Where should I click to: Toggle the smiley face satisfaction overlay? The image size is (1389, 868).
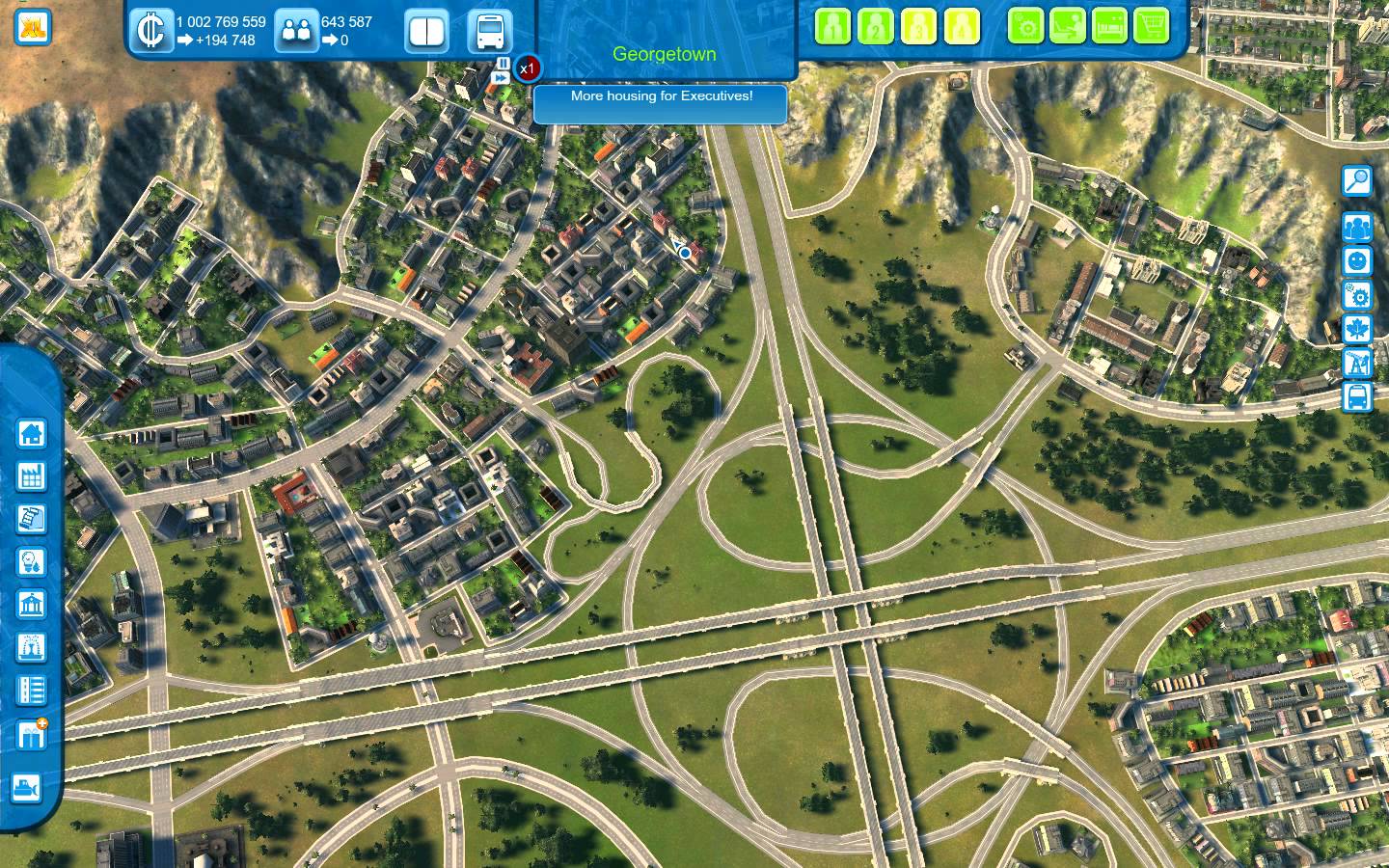point(1357,261)
